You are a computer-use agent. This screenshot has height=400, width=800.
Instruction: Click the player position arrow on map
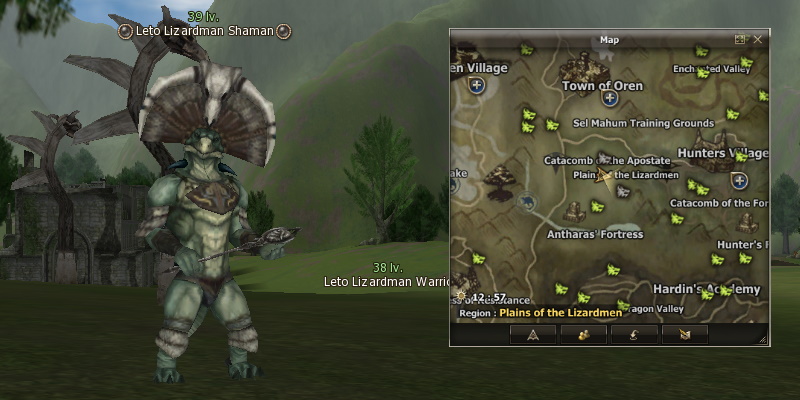[x=603, y=176]
